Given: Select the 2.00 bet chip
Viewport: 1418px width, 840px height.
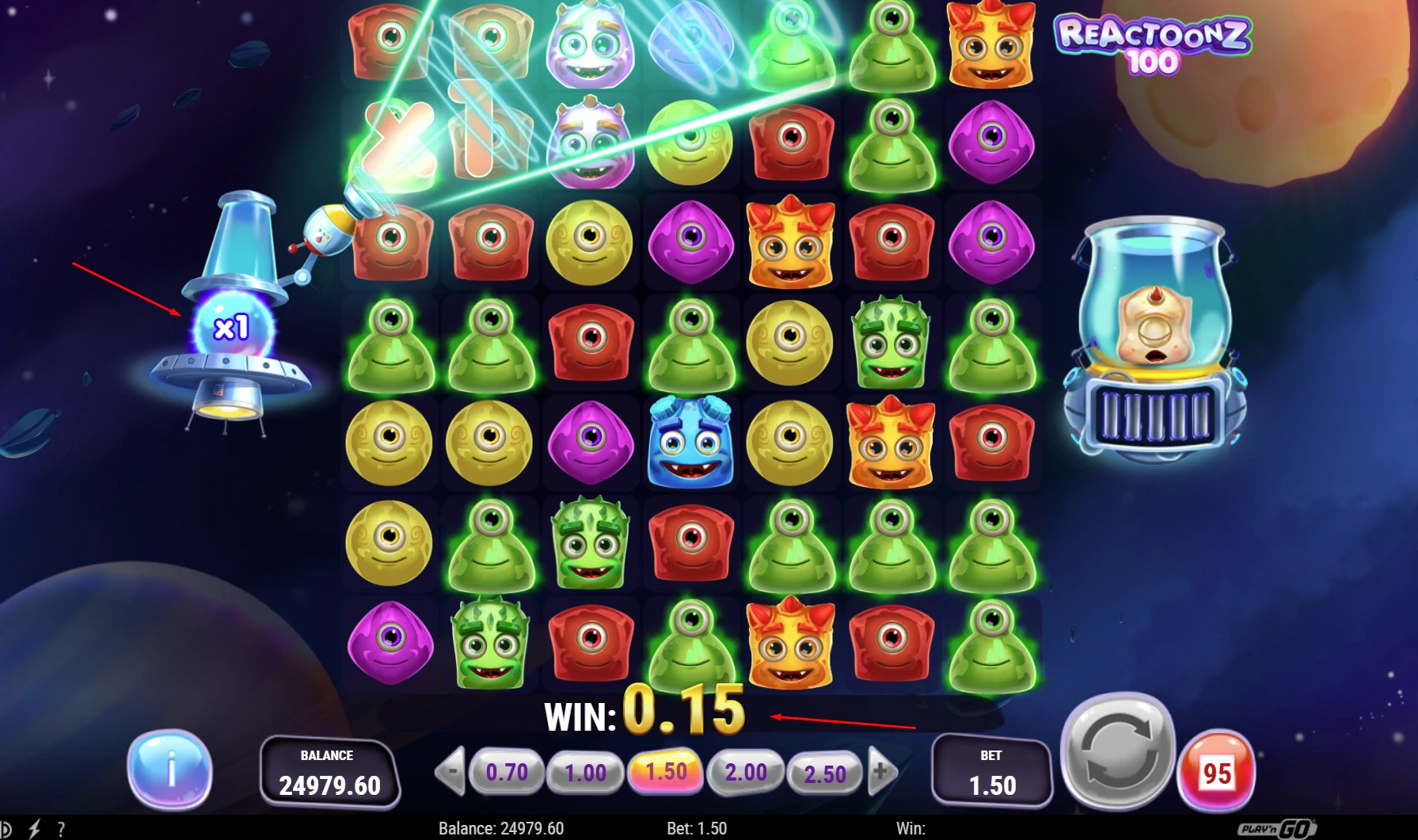Looking at the screenshot, I should click(746, 770).
